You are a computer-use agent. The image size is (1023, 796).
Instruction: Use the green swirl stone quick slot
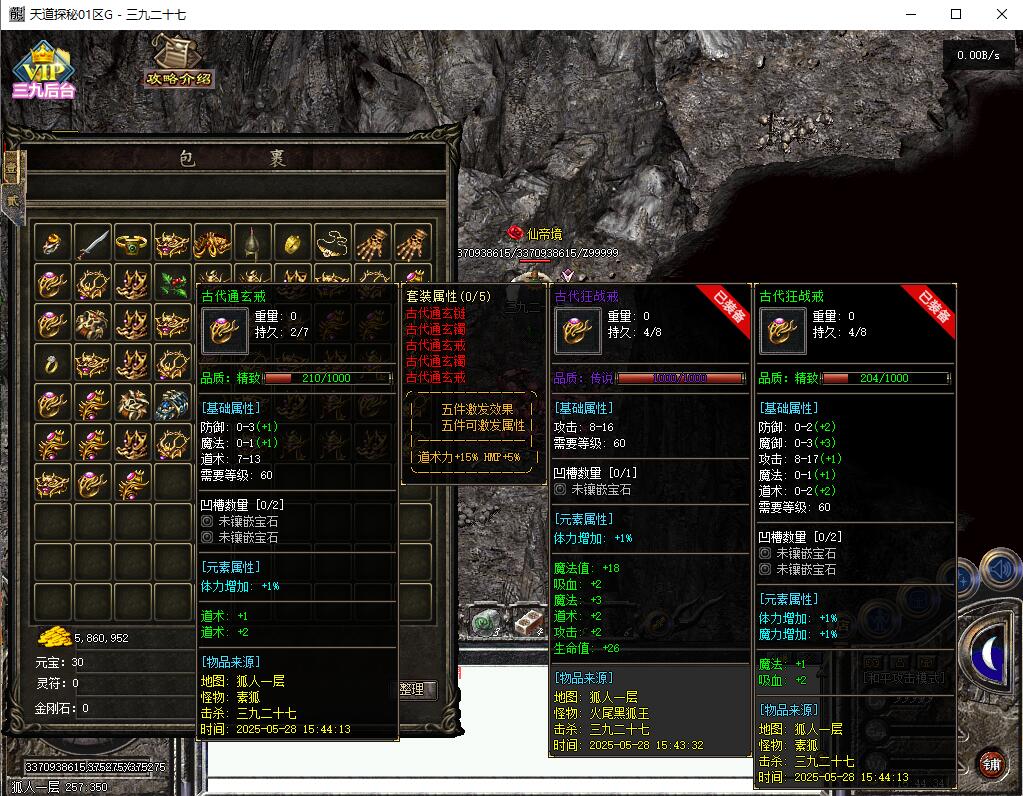[486, 622]
